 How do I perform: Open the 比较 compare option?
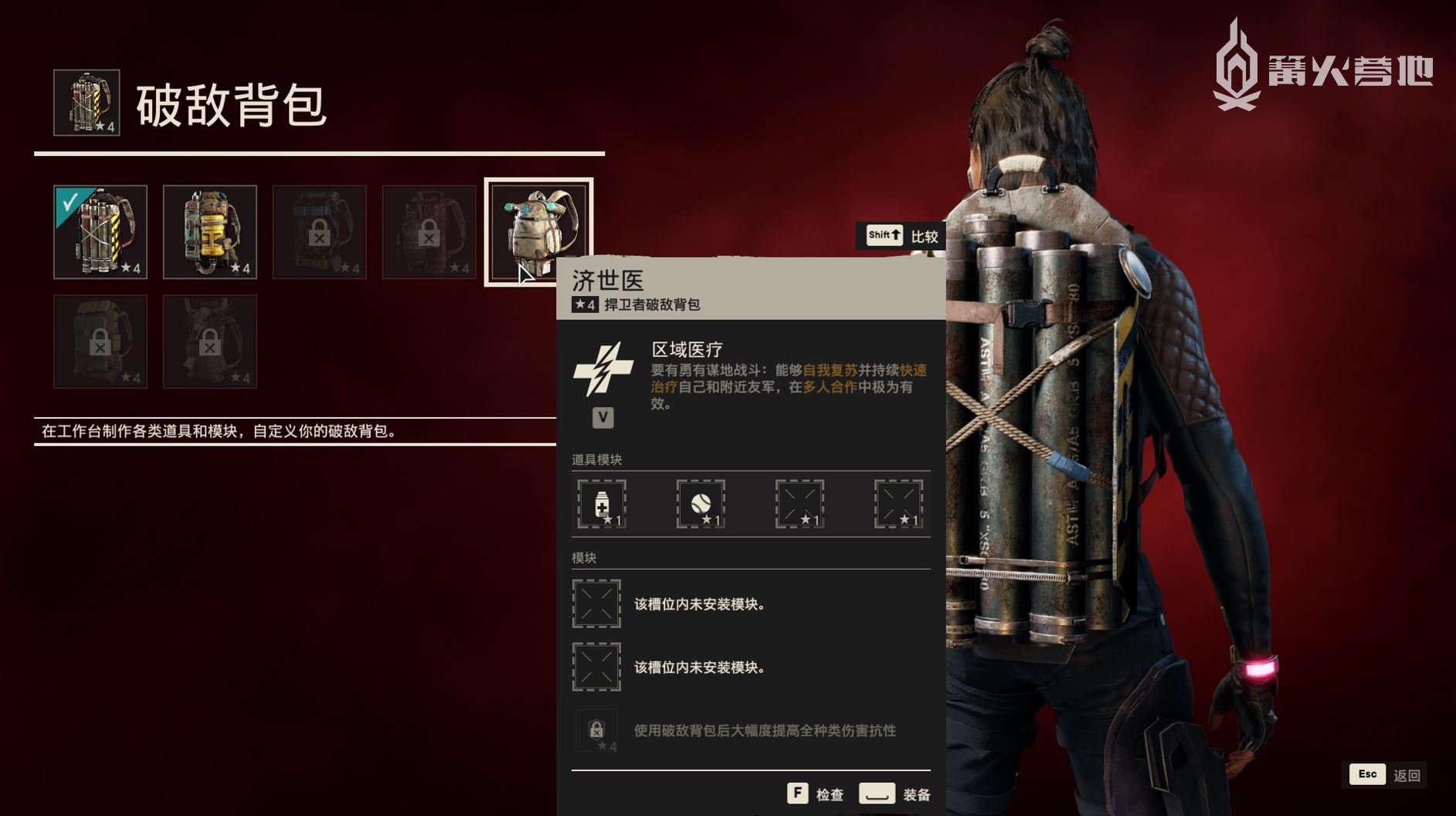901,236
